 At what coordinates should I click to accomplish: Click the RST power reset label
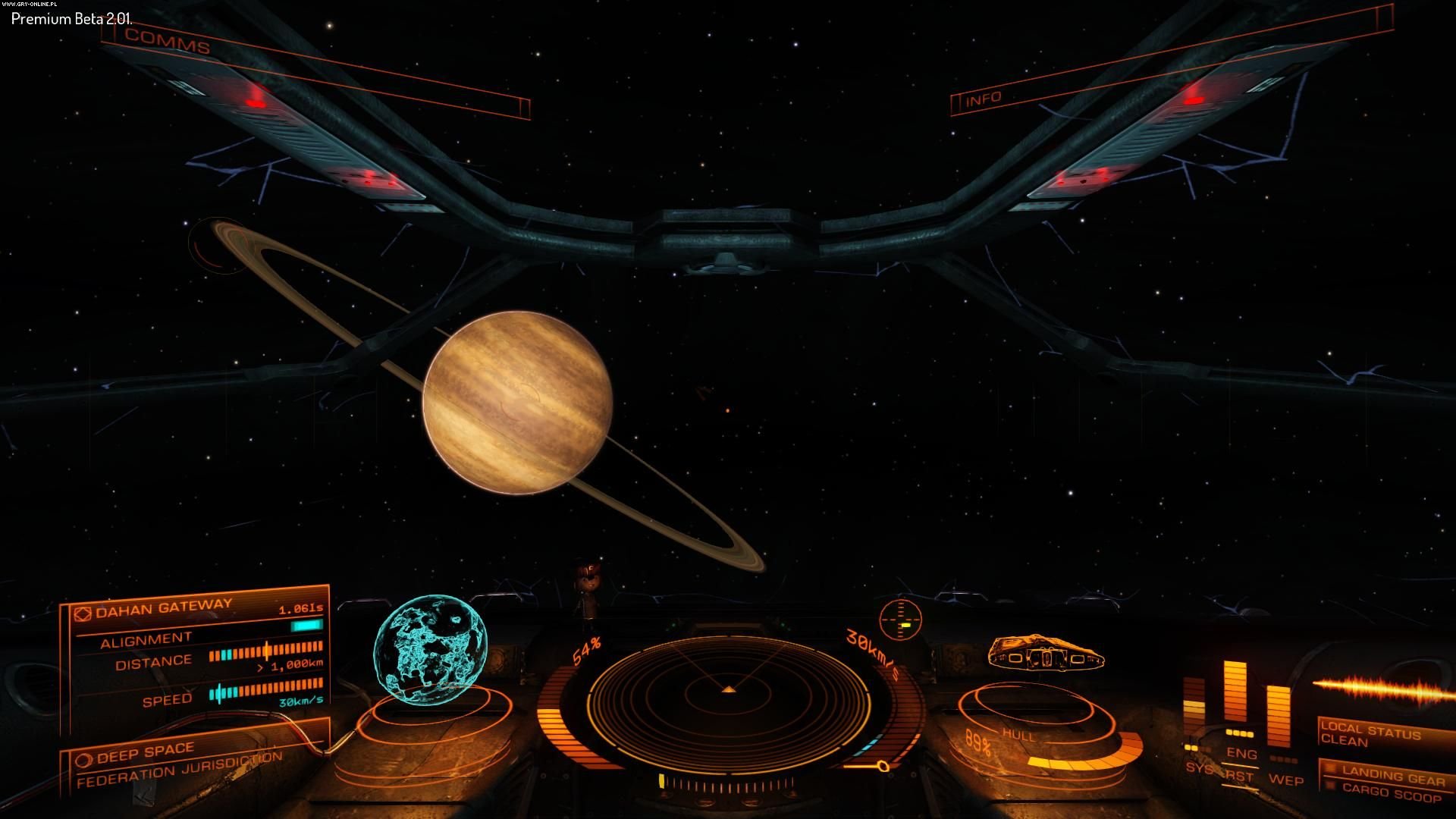1239,777
